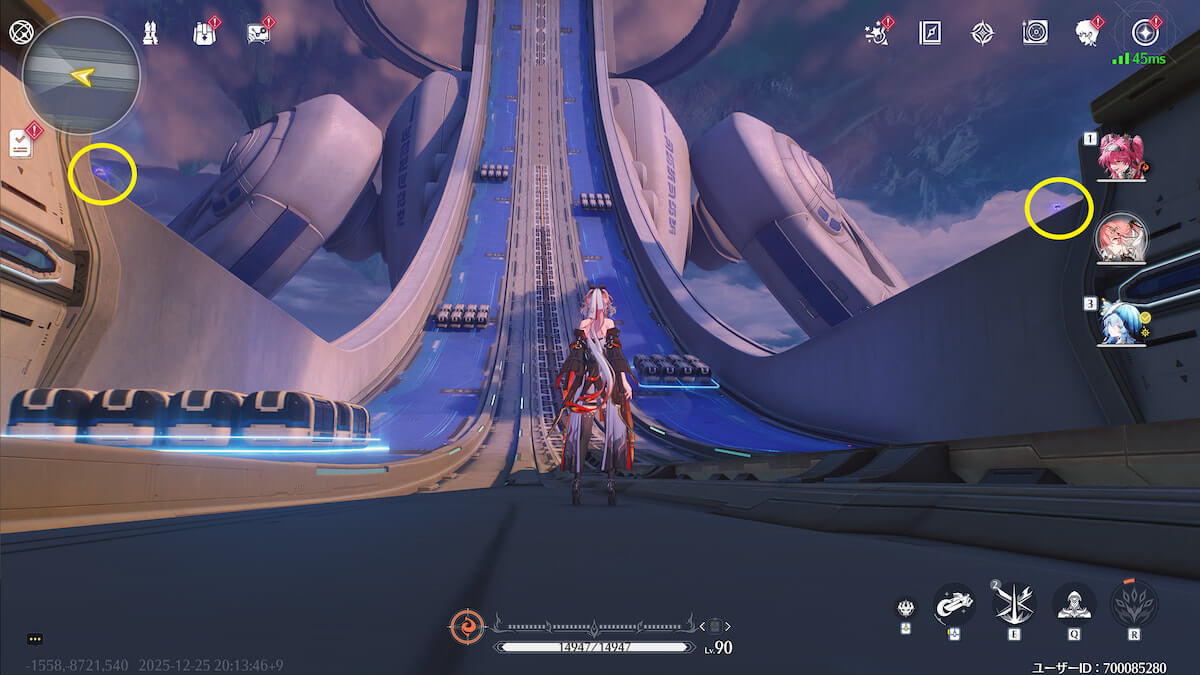1200x675 pixels.
Task: Click the globe icon beside the minimap
Action: point(19,31)
